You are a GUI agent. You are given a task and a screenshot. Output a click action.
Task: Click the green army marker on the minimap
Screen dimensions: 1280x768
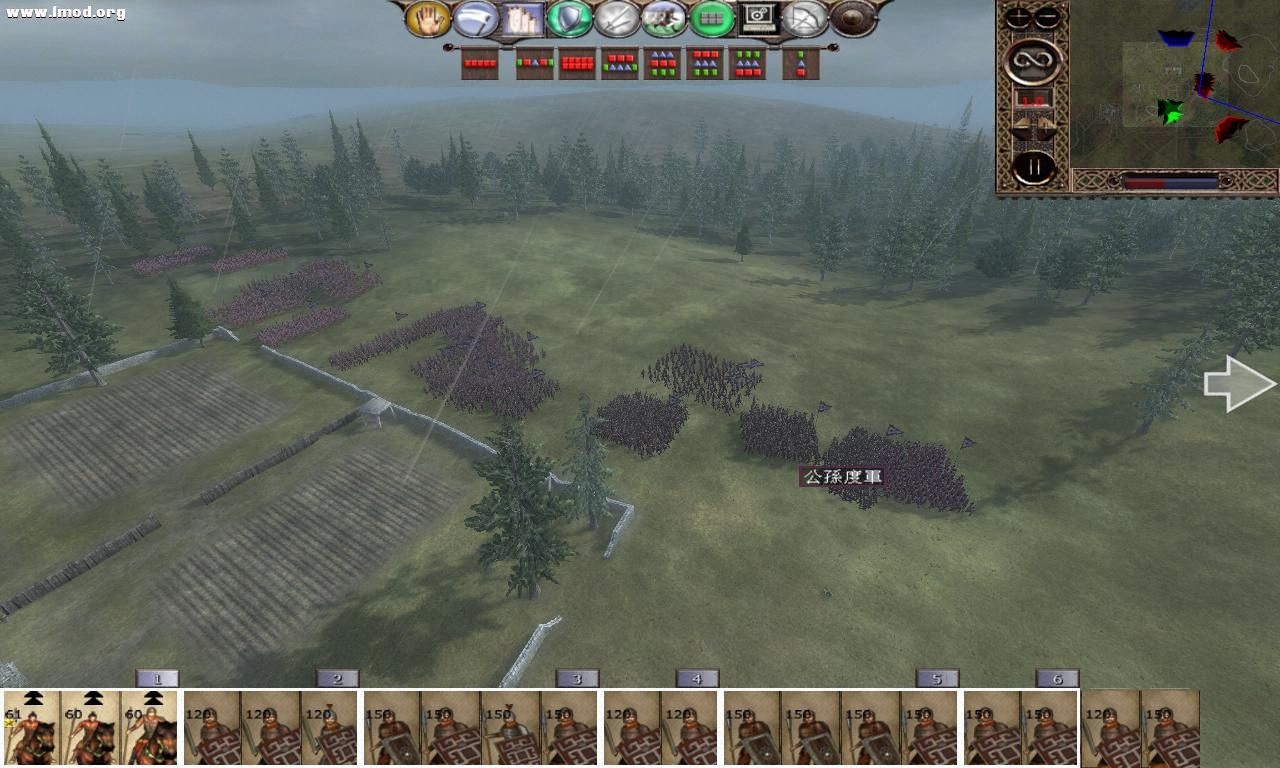coord(1171,112)
